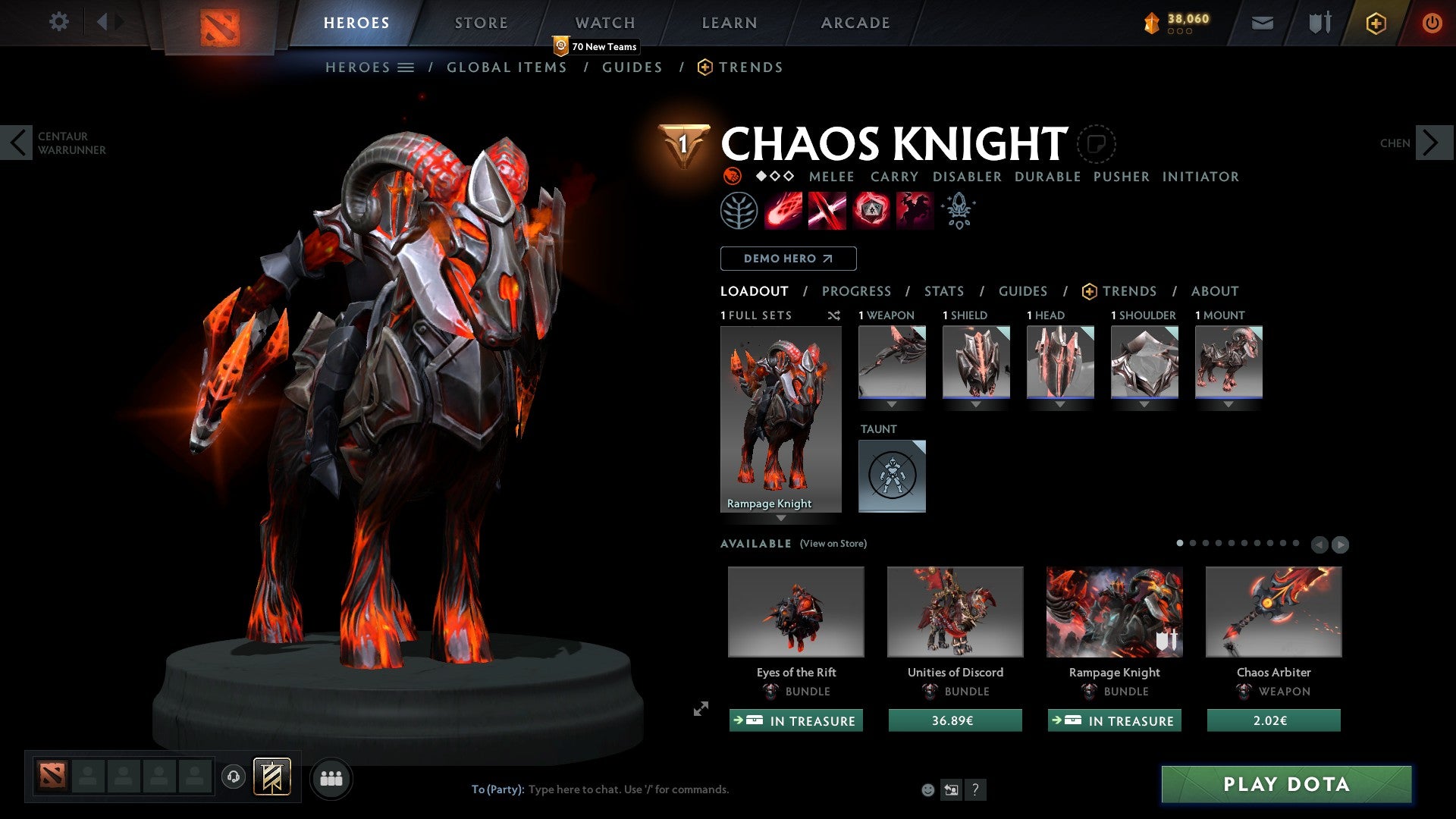Switch to the STATS tab
This screenshot has height=819, width=1456.
coord(943,291)
